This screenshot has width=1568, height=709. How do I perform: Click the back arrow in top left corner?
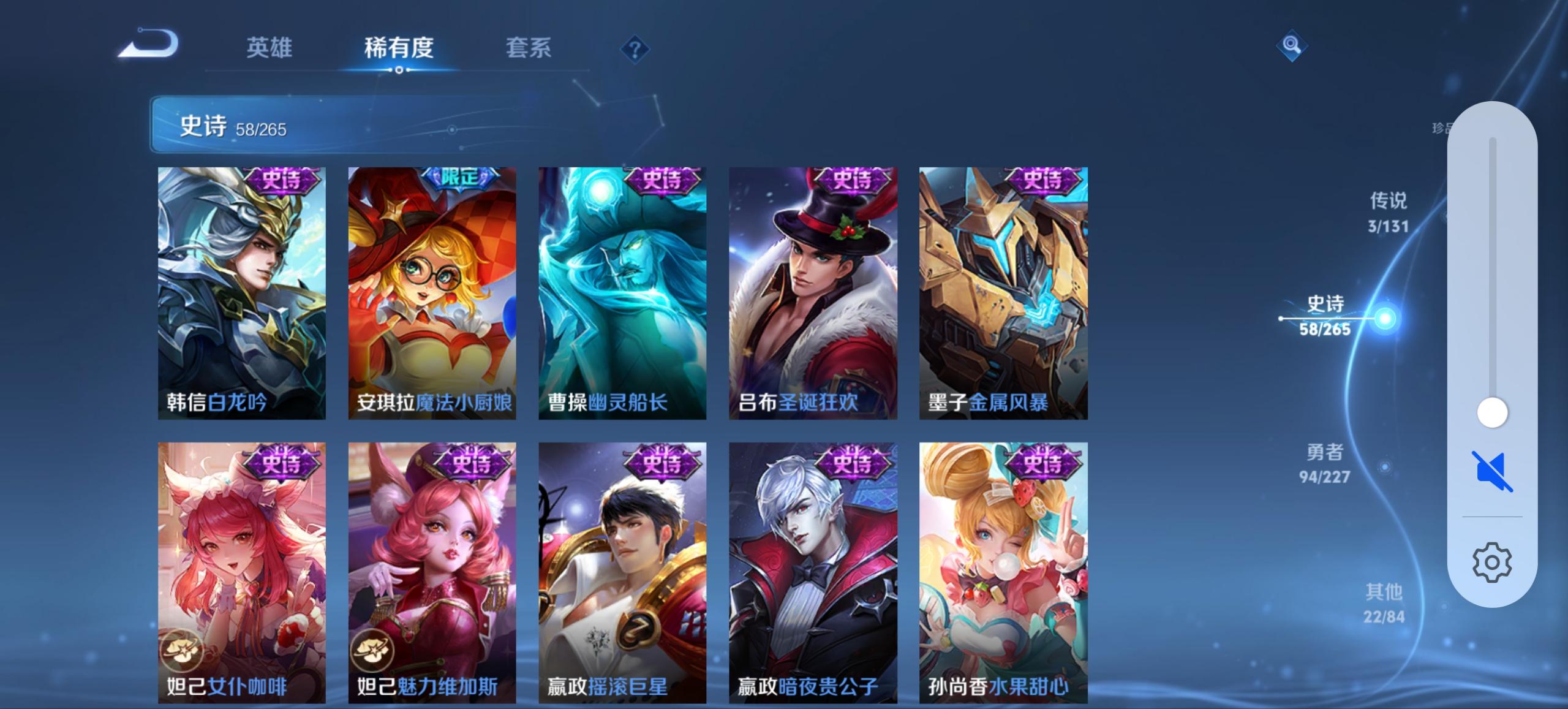(147, 44)
